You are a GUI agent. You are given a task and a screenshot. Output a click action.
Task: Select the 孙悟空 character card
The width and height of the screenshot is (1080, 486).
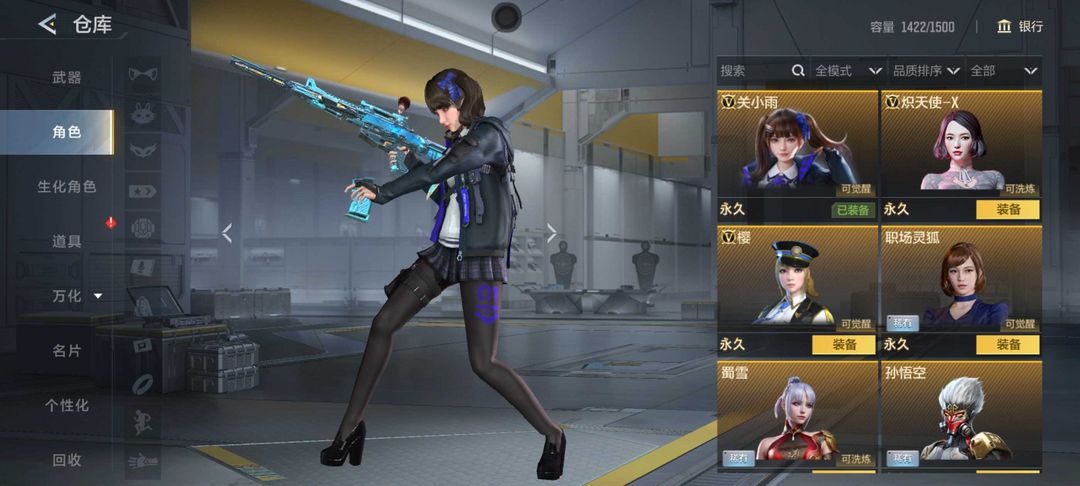[x=961, y=415]
